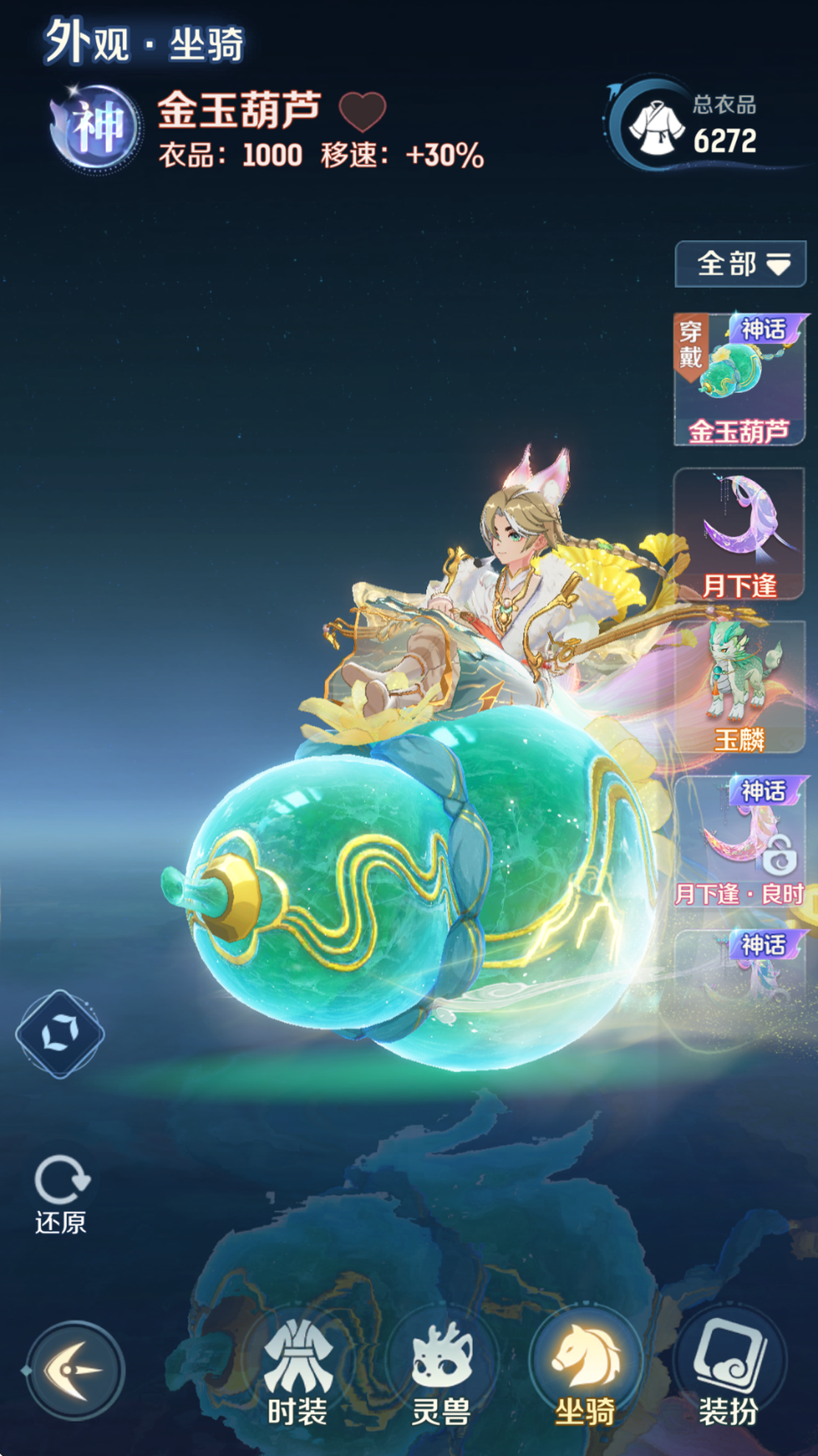This screenshot has height=1456, width=818.
Task: Pick the 玉麟 mount thumbnail
Action: click(739, 687)
